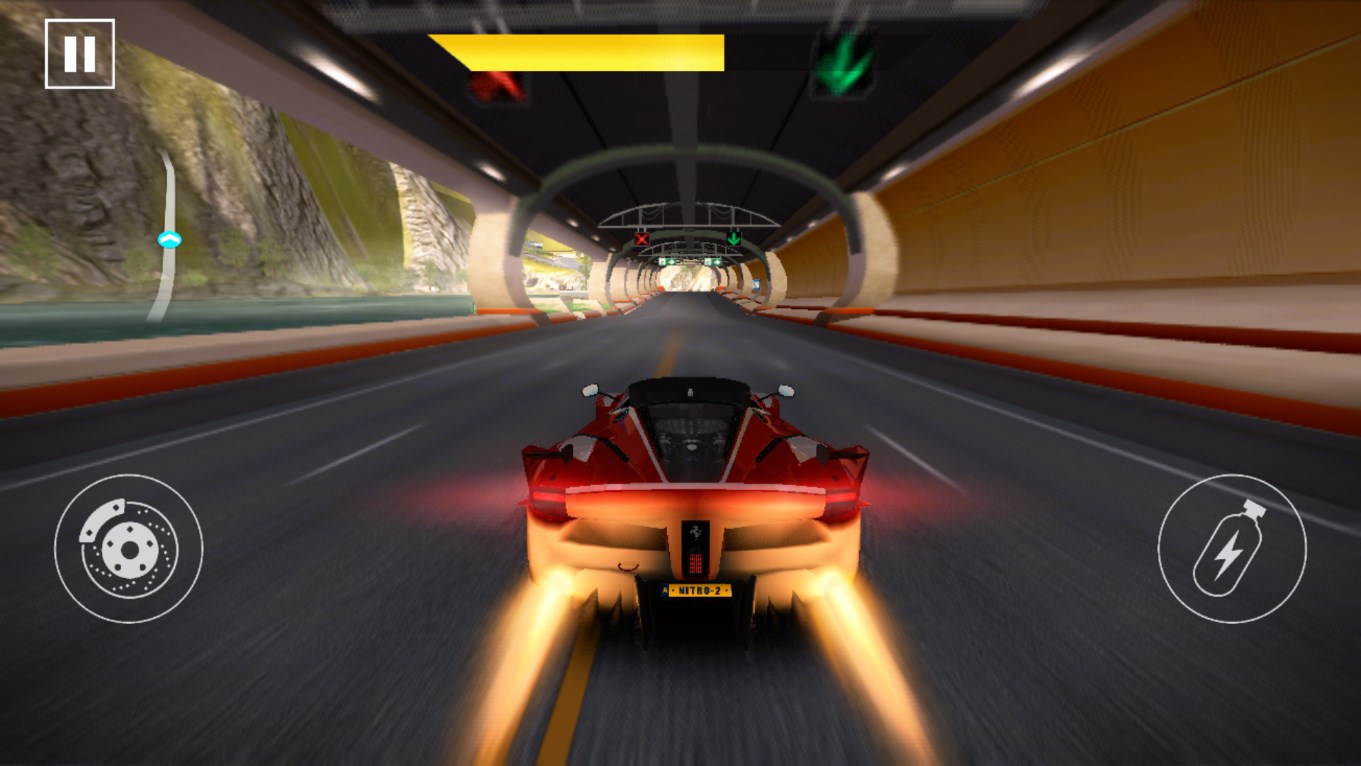Viewport: 1361px width, 766px height.
Task: Pause the race with the pause button
Action: point(80,54)
